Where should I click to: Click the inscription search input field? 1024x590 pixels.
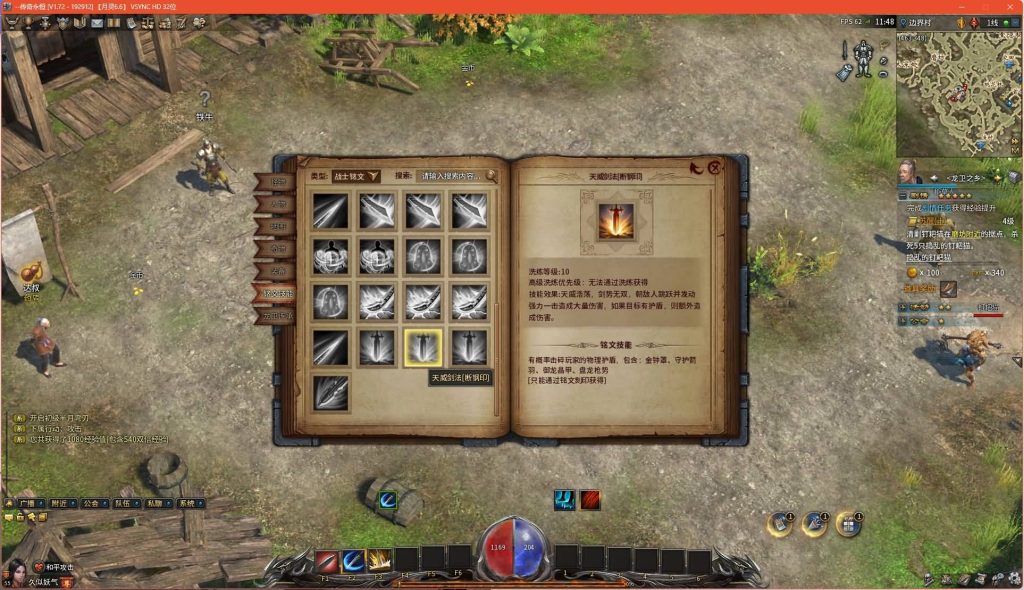click(x=450, y=176)
